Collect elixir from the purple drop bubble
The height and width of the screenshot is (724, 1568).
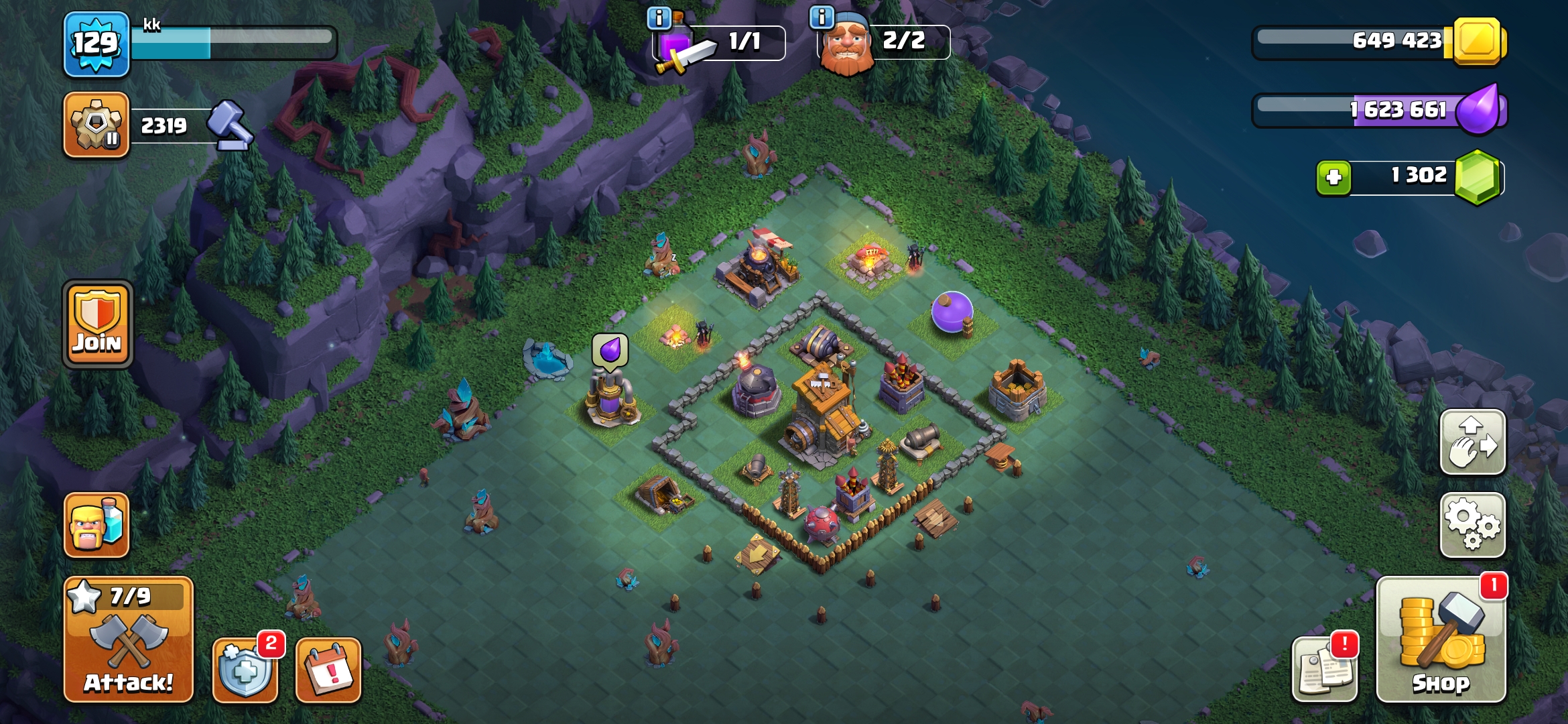tap(610, 351)
